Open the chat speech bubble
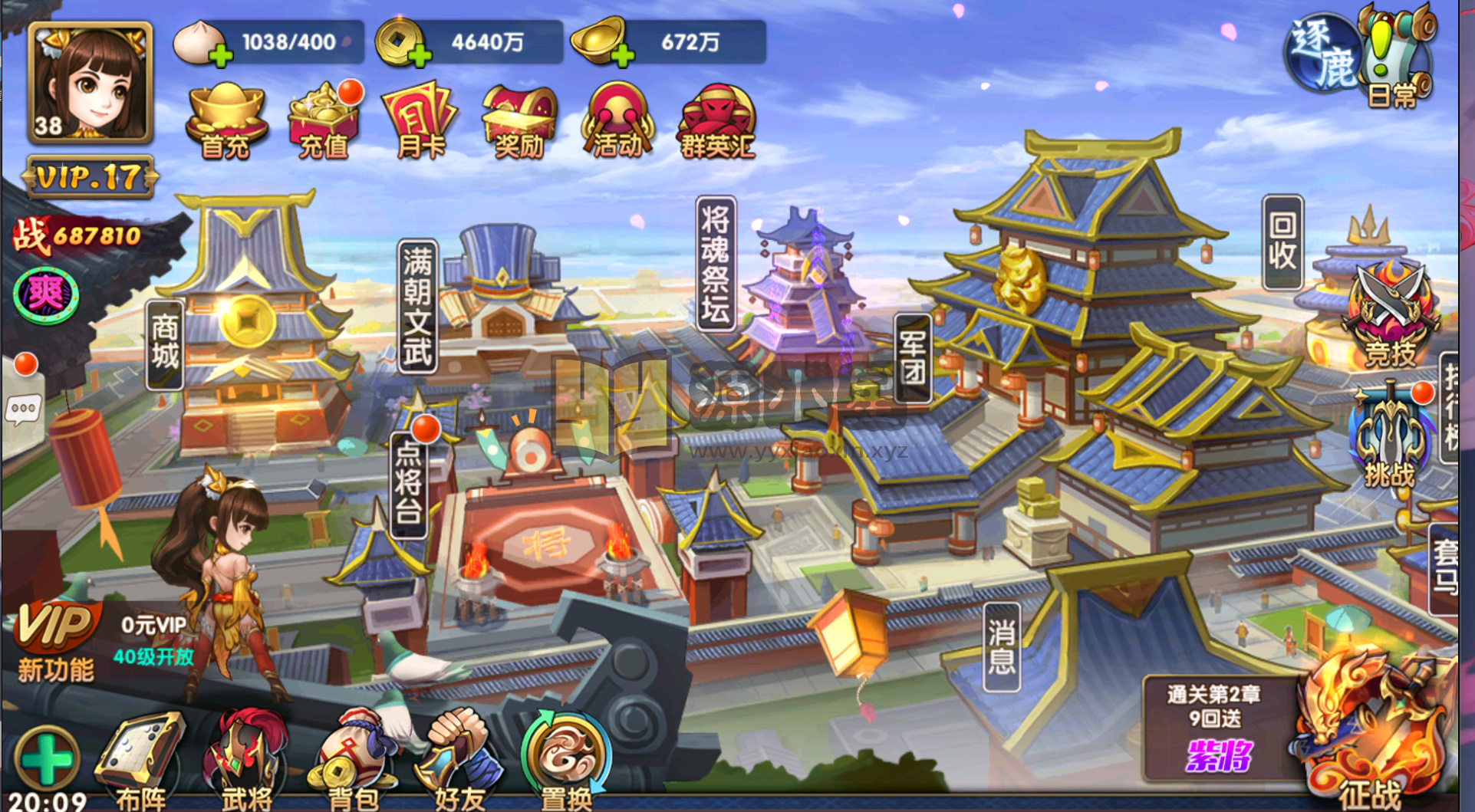This screenshot has height=812, width=1475. pos(22,409)
